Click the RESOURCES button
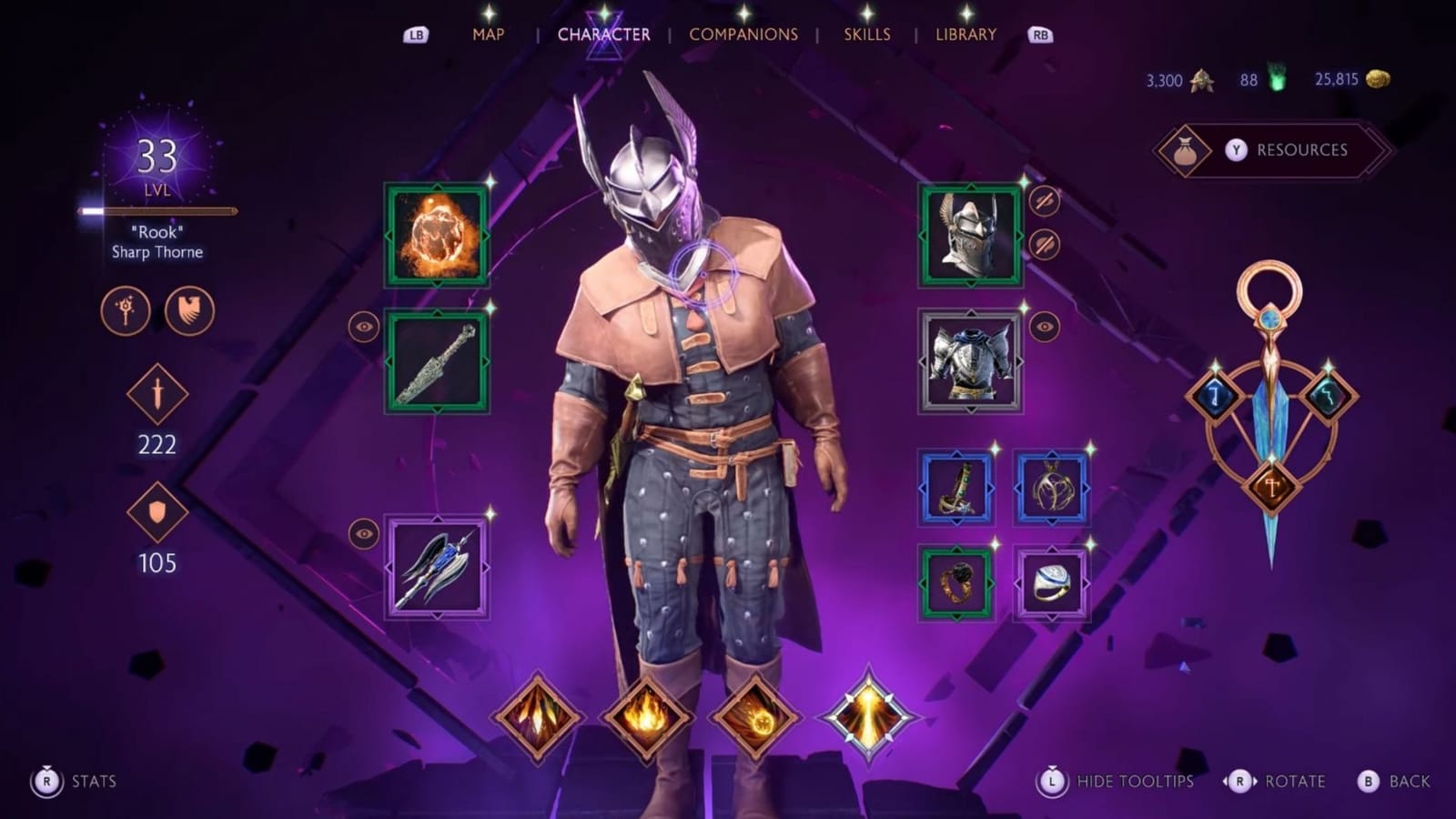This screenshot has height=819, width=1456. [1274, 151]
